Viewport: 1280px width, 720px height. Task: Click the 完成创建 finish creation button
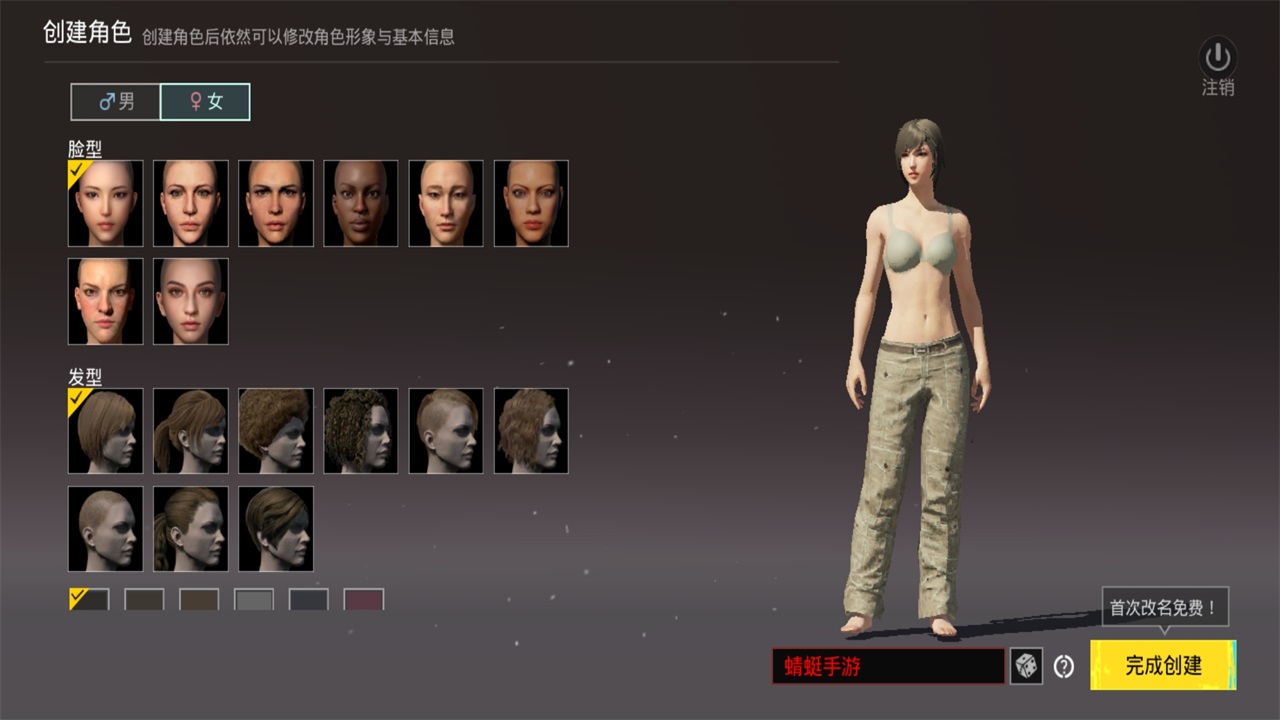tap(1163, 665)
